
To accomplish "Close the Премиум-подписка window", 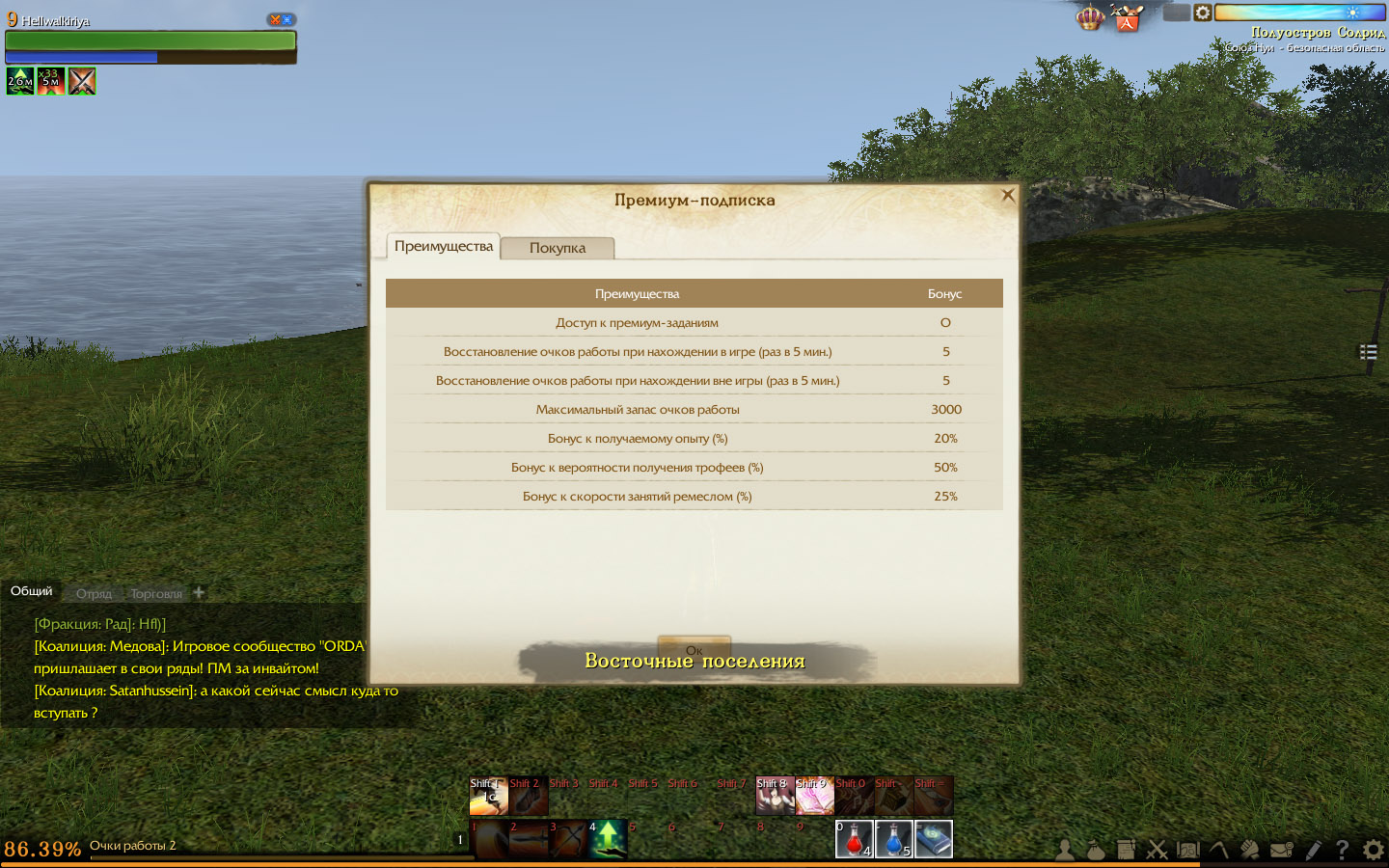I will tap(1008, 195).
